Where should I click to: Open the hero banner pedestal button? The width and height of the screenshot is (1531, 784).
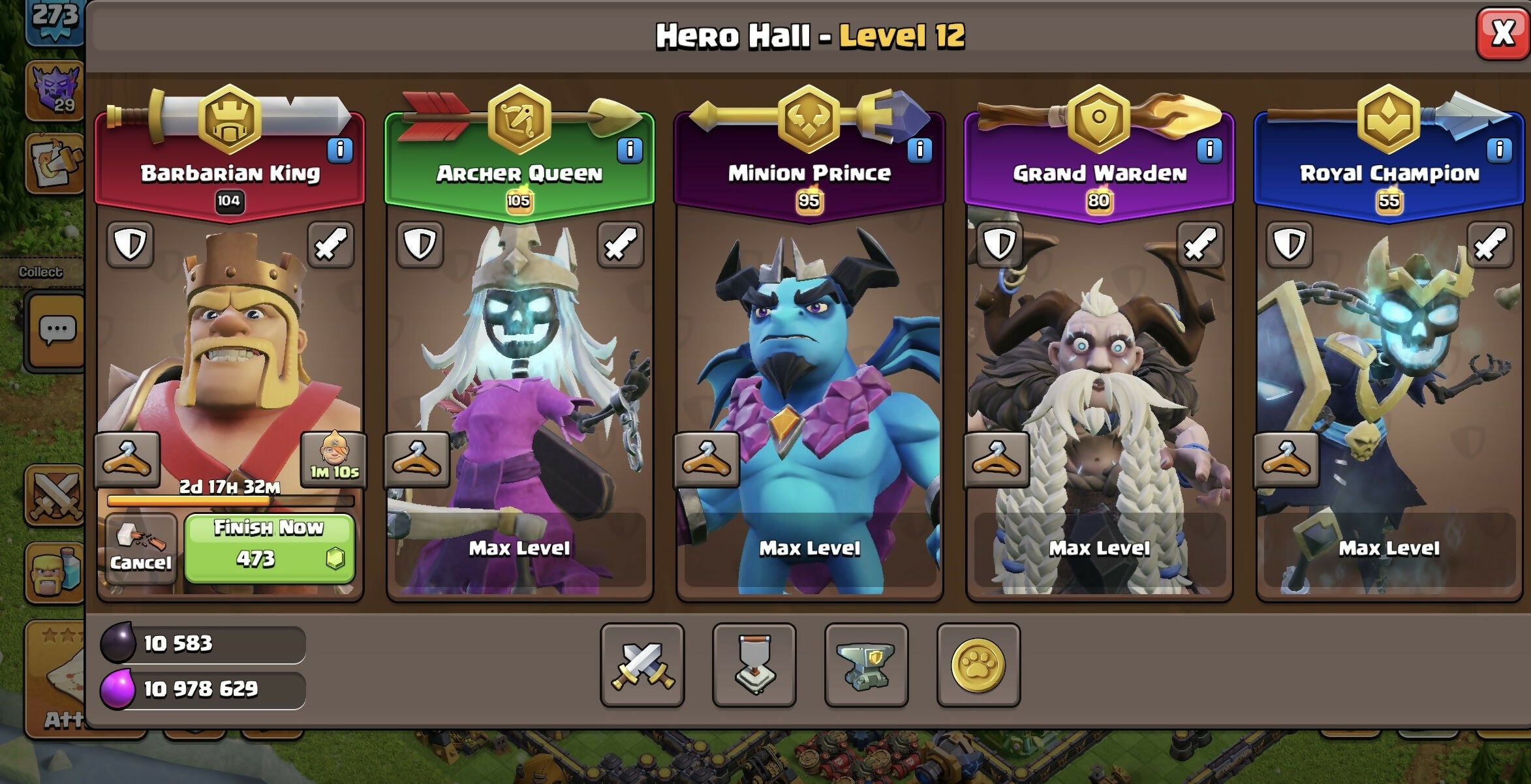pyautogui.click(x=754, y=665)
